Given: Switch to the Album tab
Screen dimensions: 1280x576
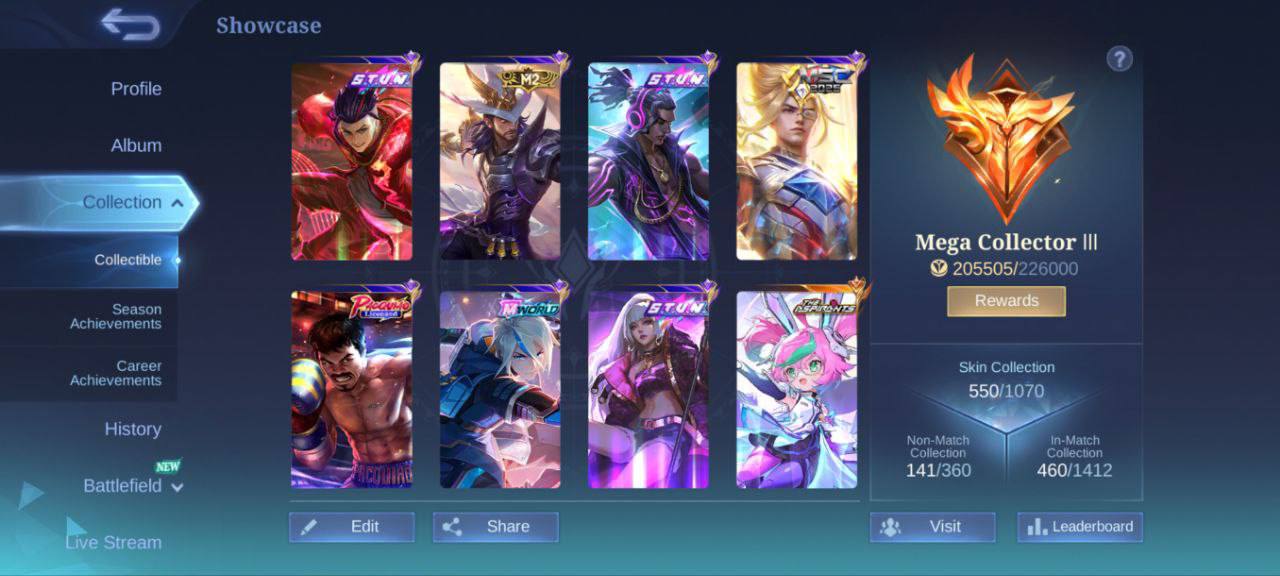Looking at the screenshot, I should pyautogui.click(x=136, y=146).
